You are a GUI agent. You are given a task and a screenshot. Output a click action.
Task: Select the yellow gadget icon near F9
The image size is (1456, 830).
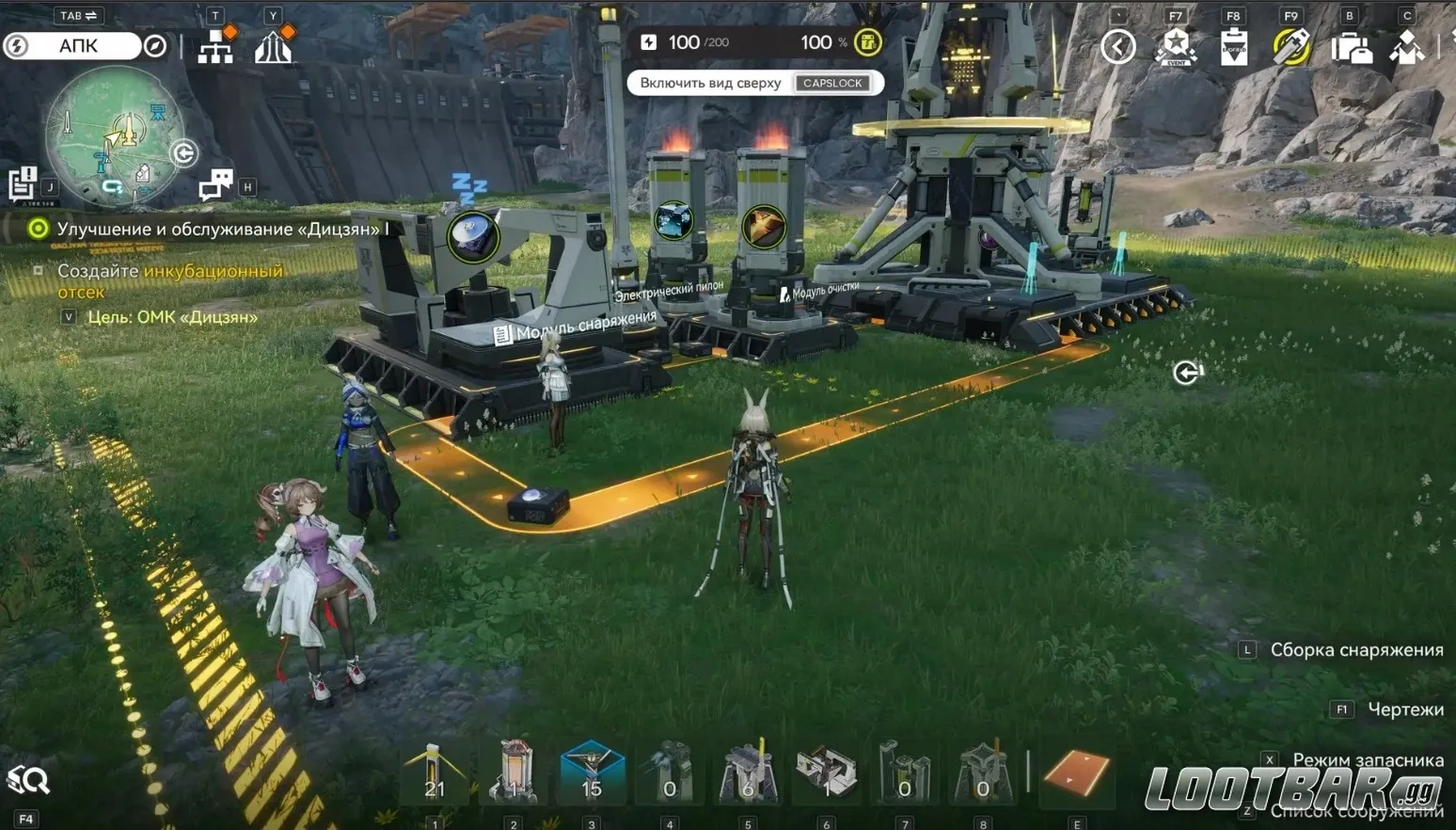pyautogui.click(x=1290, y=44)
